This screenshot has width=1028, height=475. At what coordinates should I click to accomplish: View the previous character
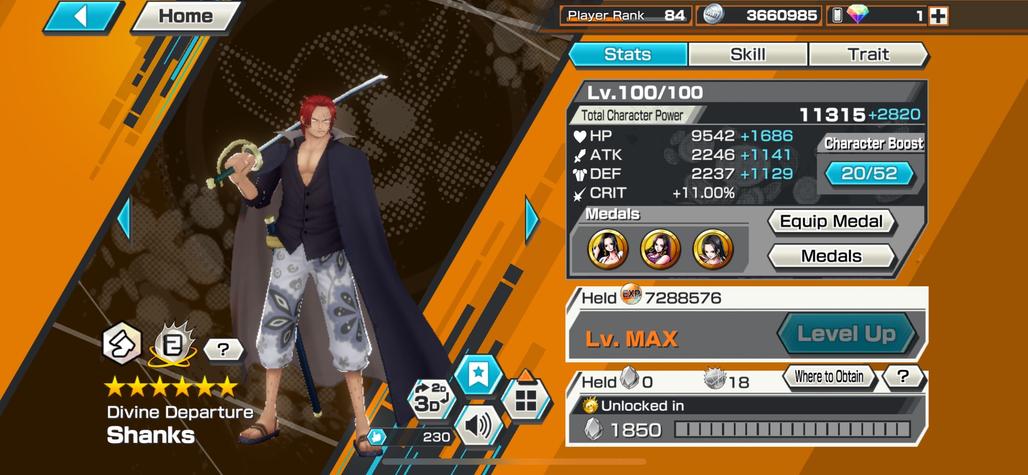click(x=124, y=219)
